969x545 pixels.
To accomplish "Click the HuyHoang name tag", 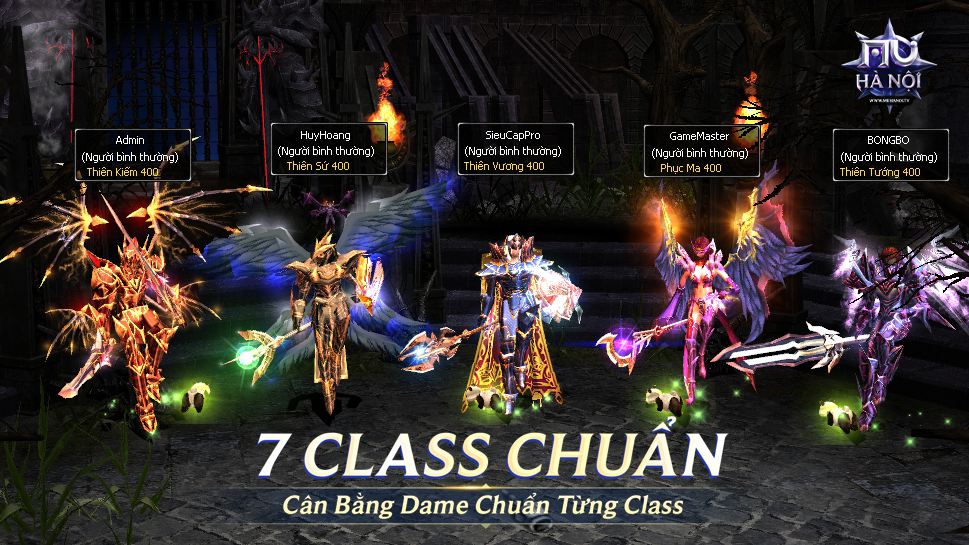I will (x=326, y=149).
